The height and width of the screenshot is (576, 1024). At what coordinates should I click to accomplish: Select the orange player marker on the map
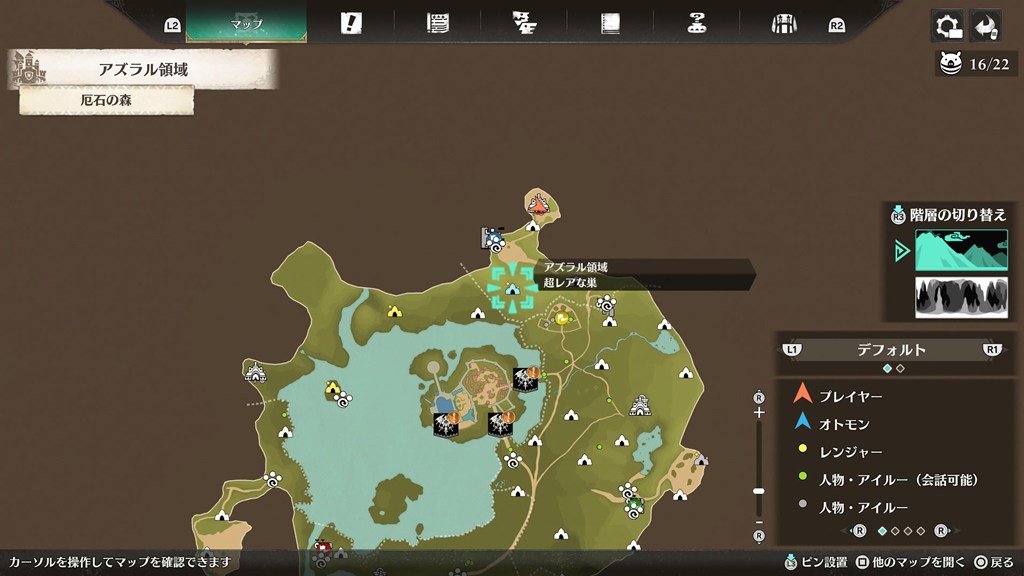(x=538, y=206)
